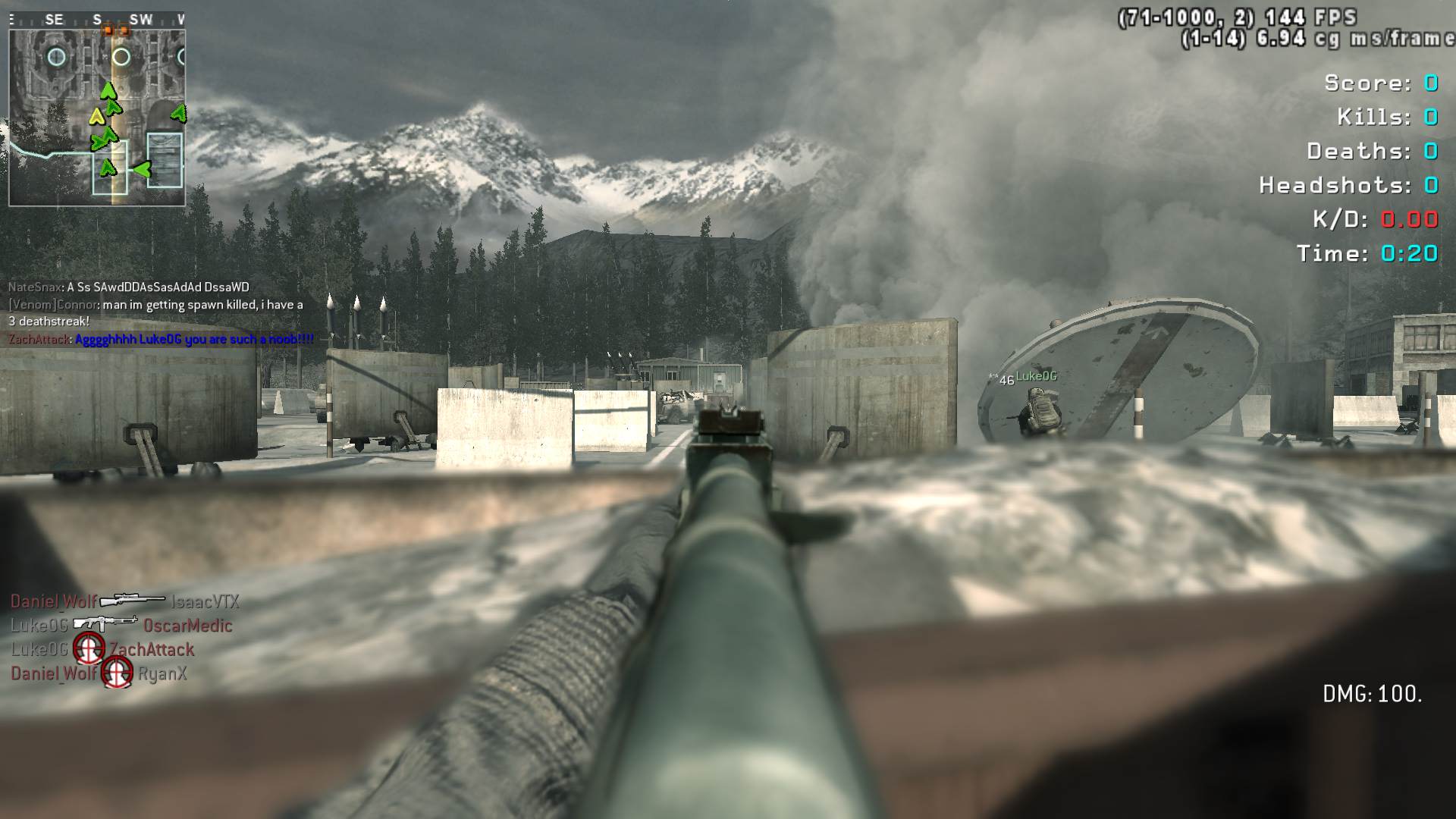
Task: Click the minimap in the corner
Action: click(x=97, y=118)
